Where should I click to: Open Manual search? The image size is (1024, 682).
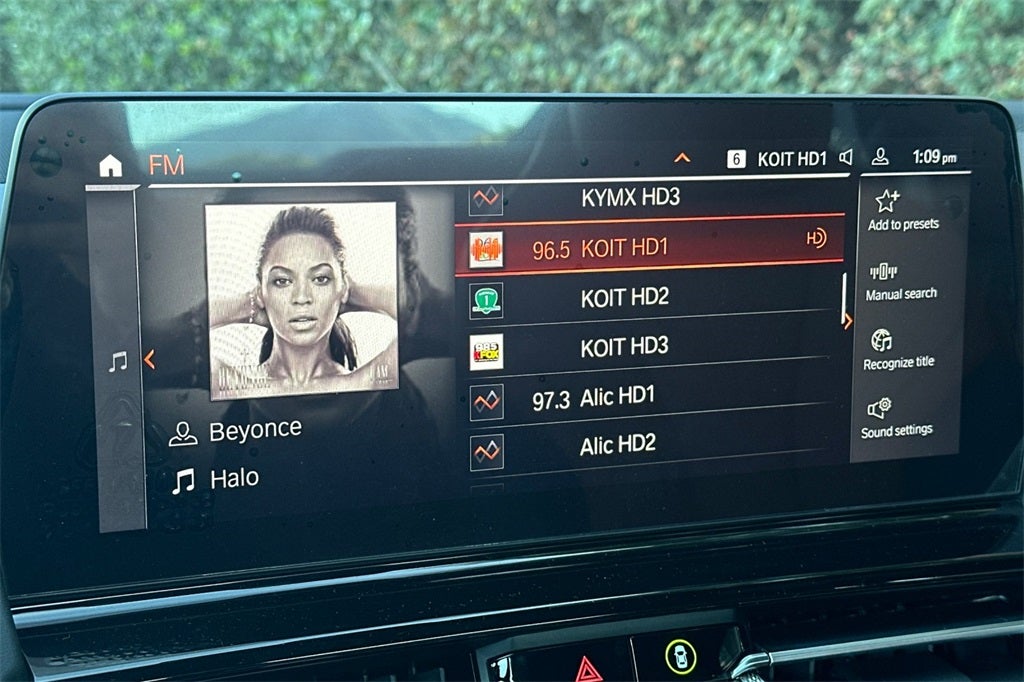pyautogui.click(x=901, y=281)
